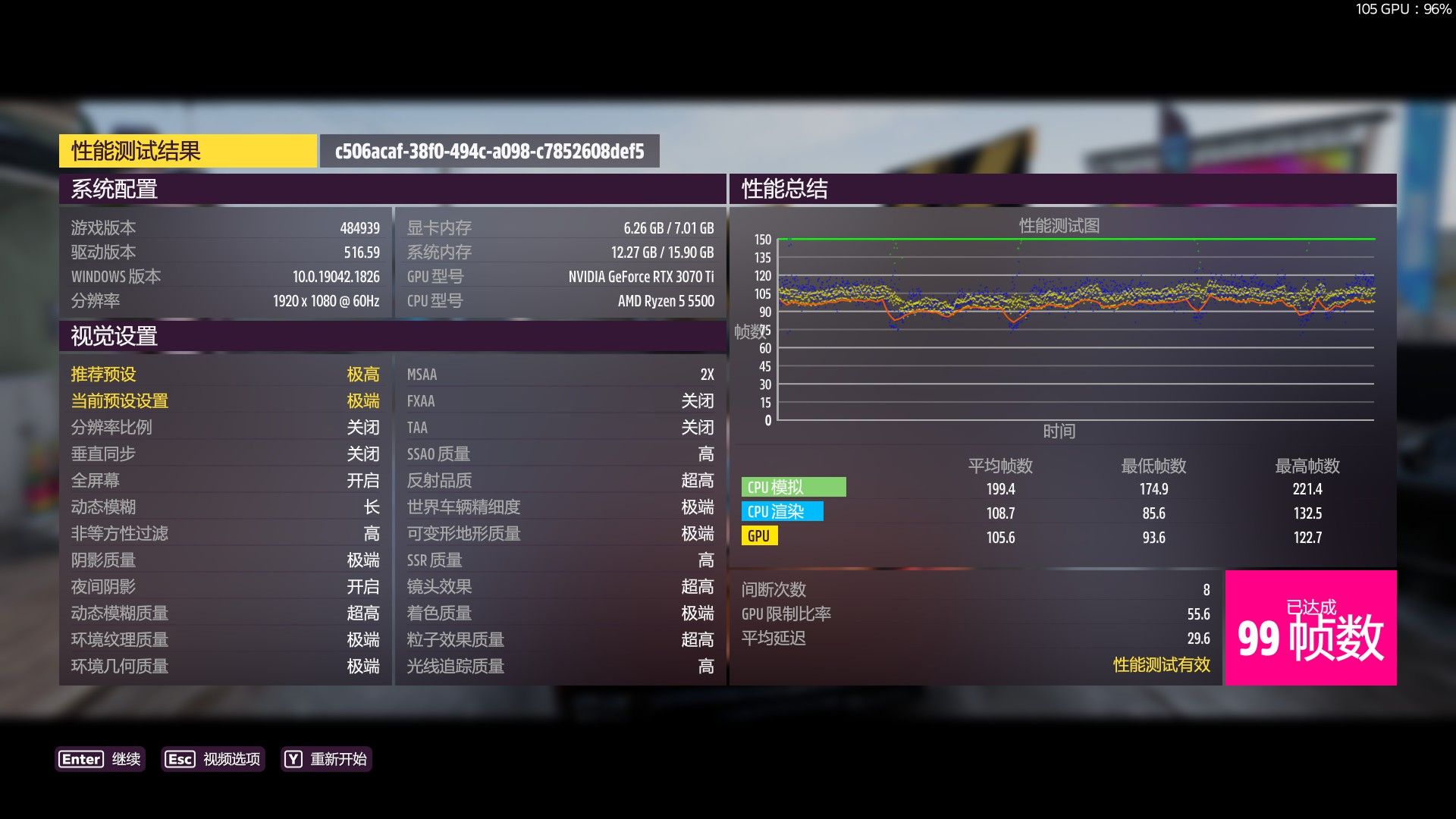Click the Esc key icon for 视频选项

pos(180,759)
